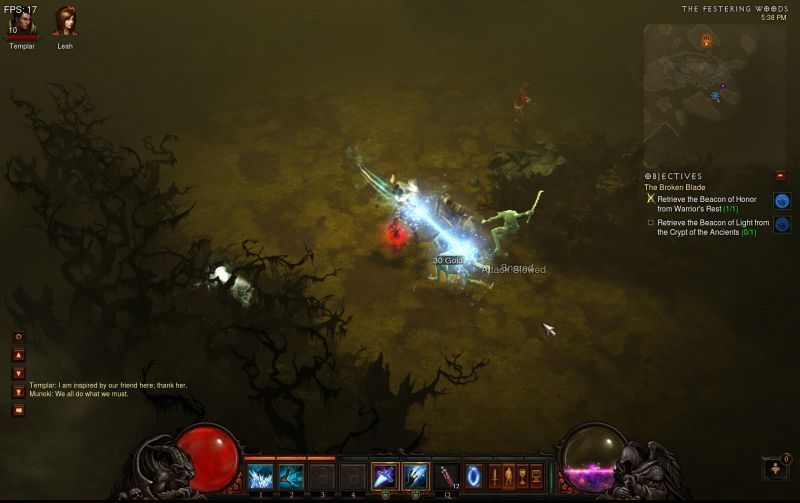Select the left mouse button skill icon
This screenshot has width=800, height=503.
[385, 476]
